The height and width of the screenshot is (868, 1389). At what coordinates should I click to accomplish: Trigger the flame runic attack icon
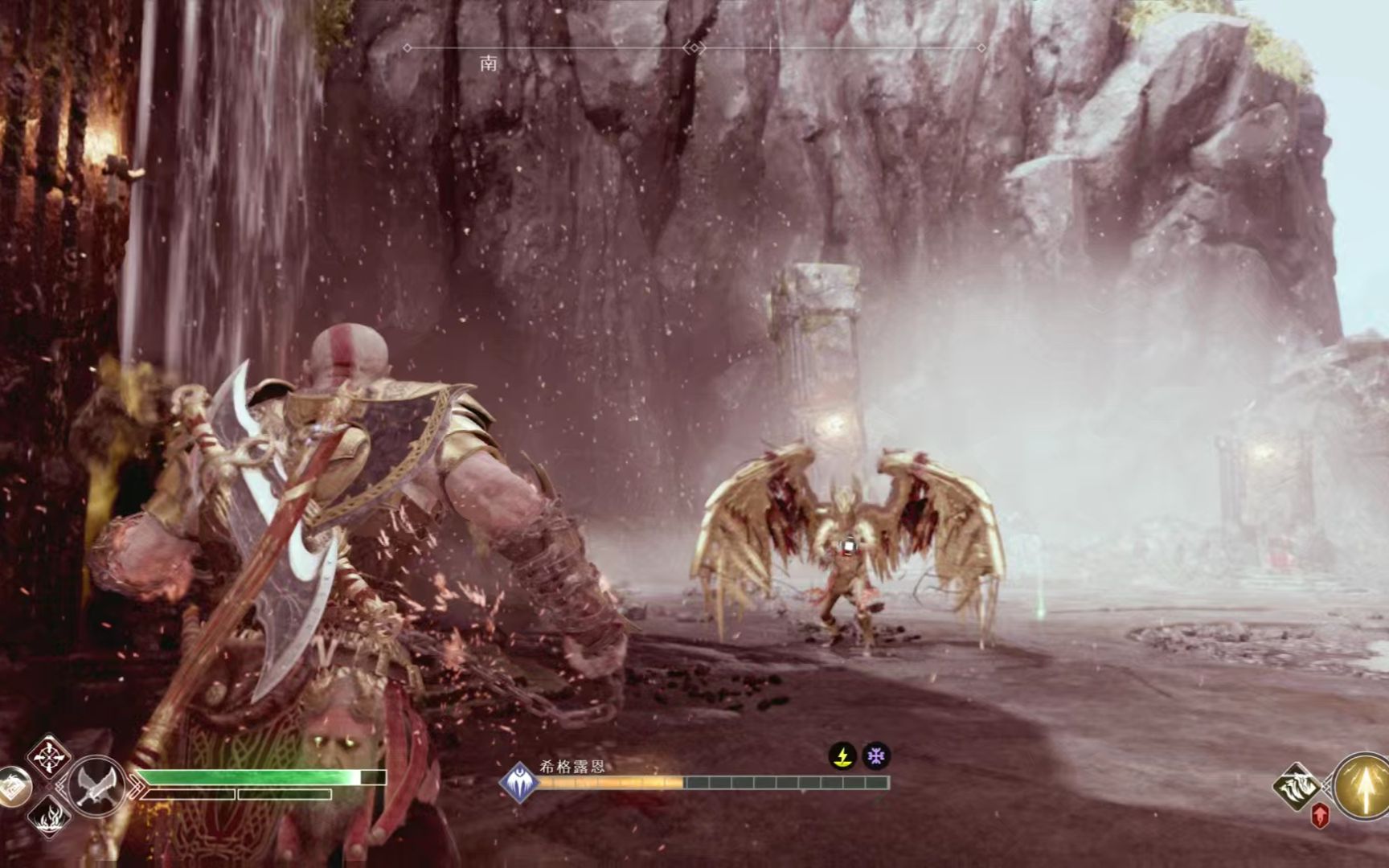coord(48,815)
